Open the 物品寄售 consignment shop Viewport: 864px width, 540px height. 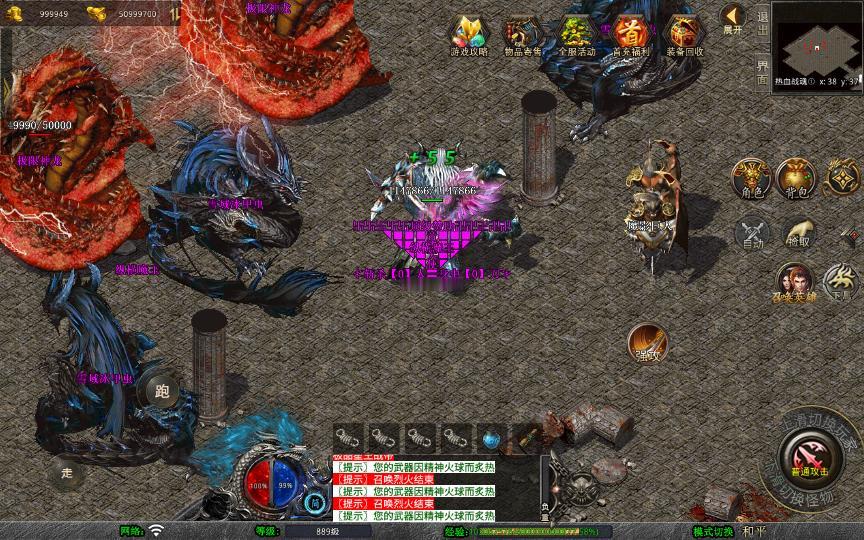click(521, 34)
